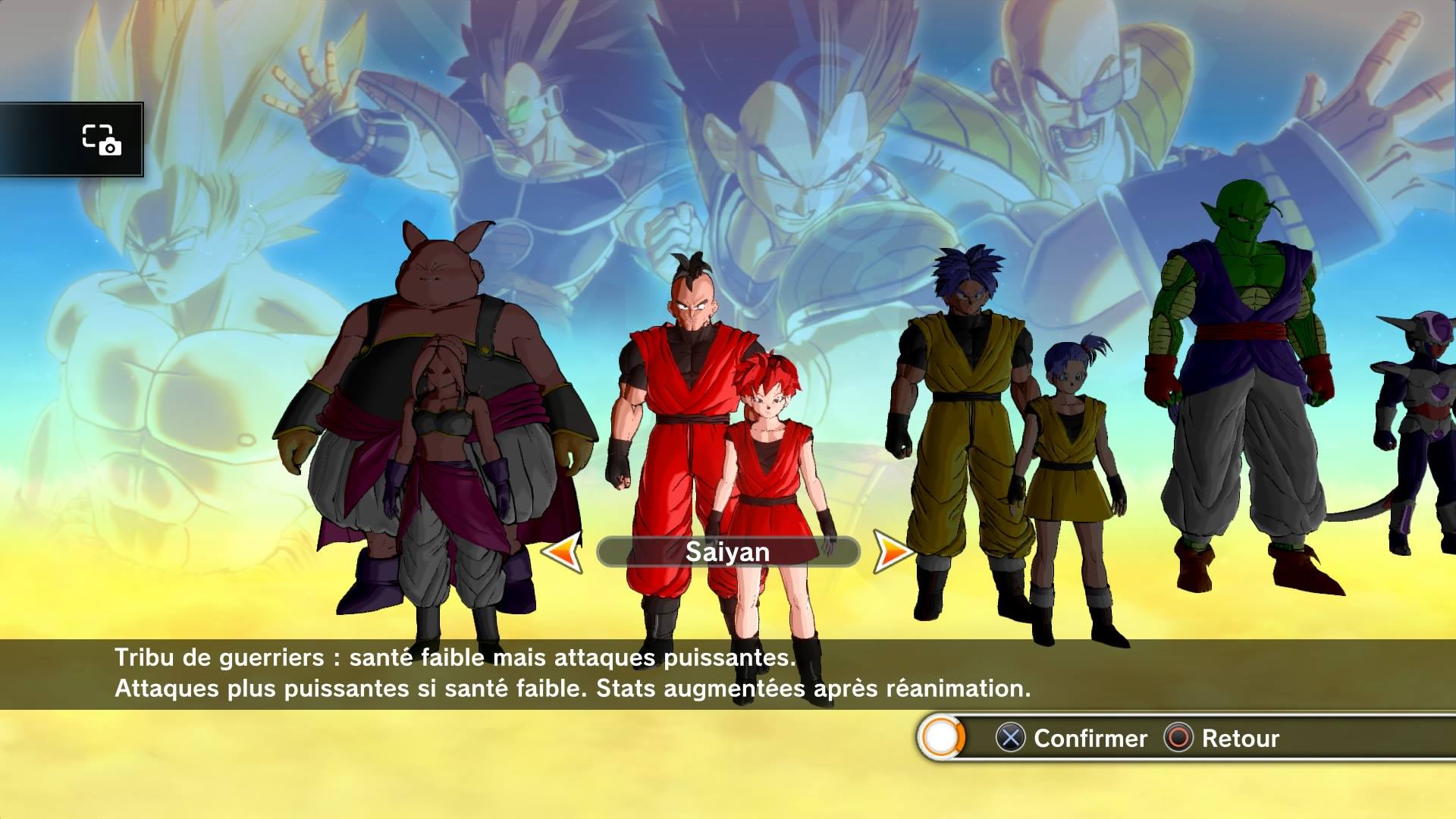
Task: Click the screenshot capture camera icon
Action: (102, 140)
